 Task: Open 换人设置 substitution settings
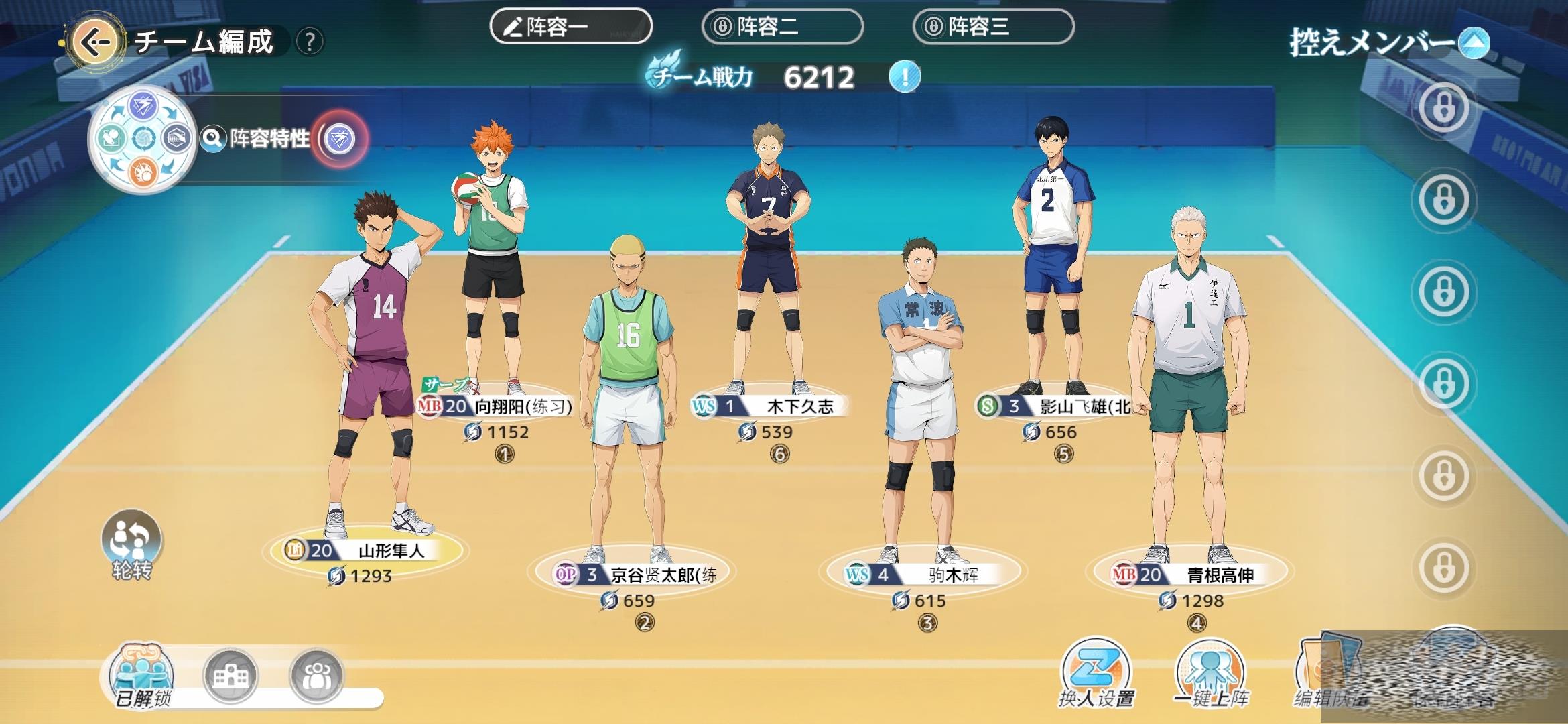pyautogui.click(x=1096, y=672)
